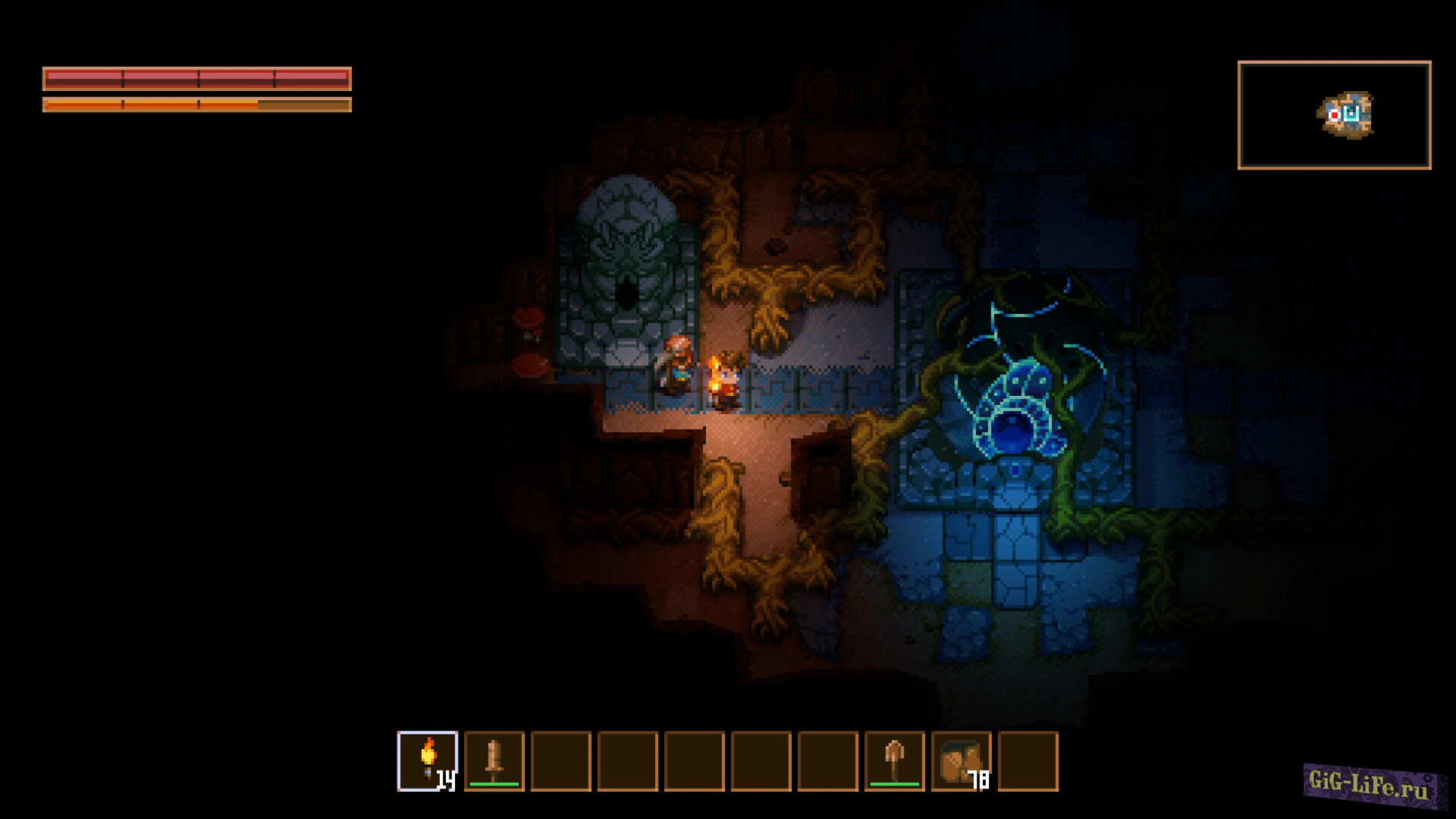The height and width of the screenshot is (819, 1456).
Task: Equip the wooden sword from the hotbar
Action: (x=494, y=761)
